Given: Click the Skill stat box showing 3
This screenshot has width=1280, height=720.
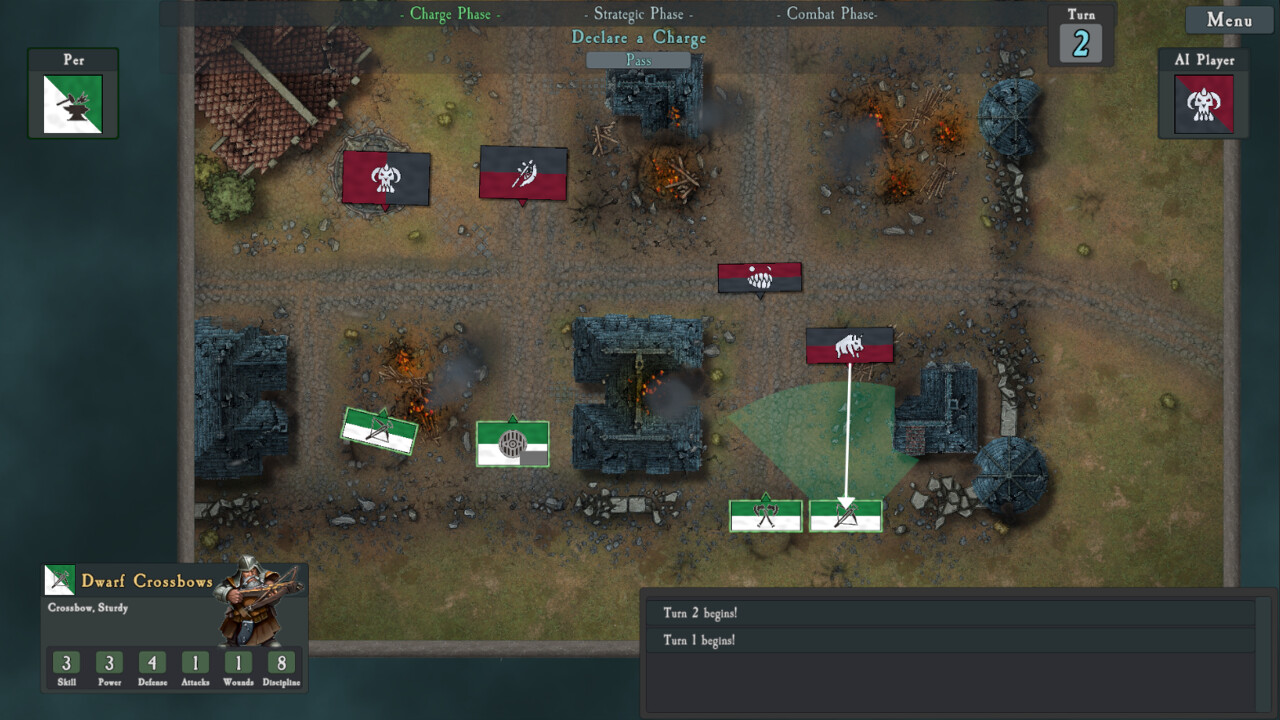Looking at the screenshot, I should point(65,663).
